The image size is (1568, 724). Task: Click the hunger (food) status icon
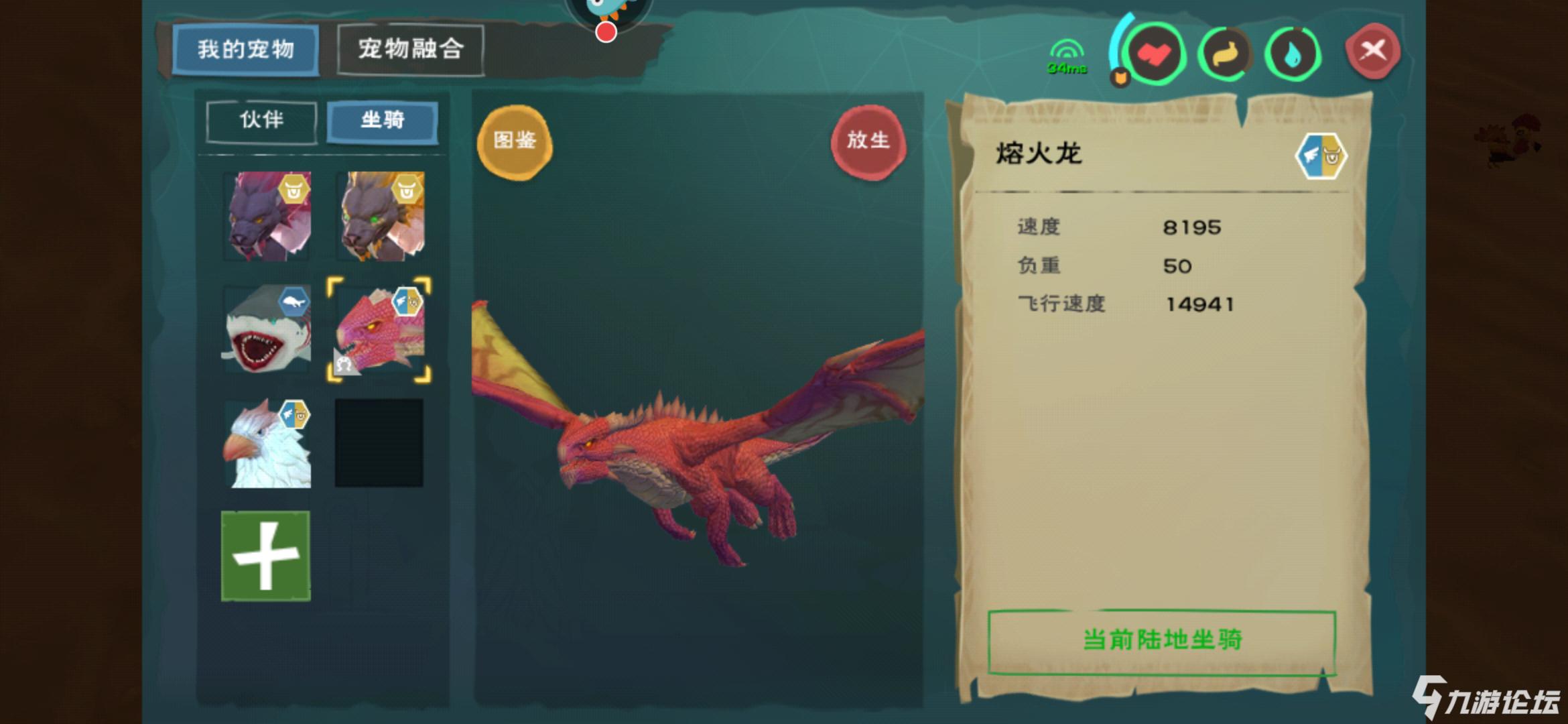pos(1226,55)
